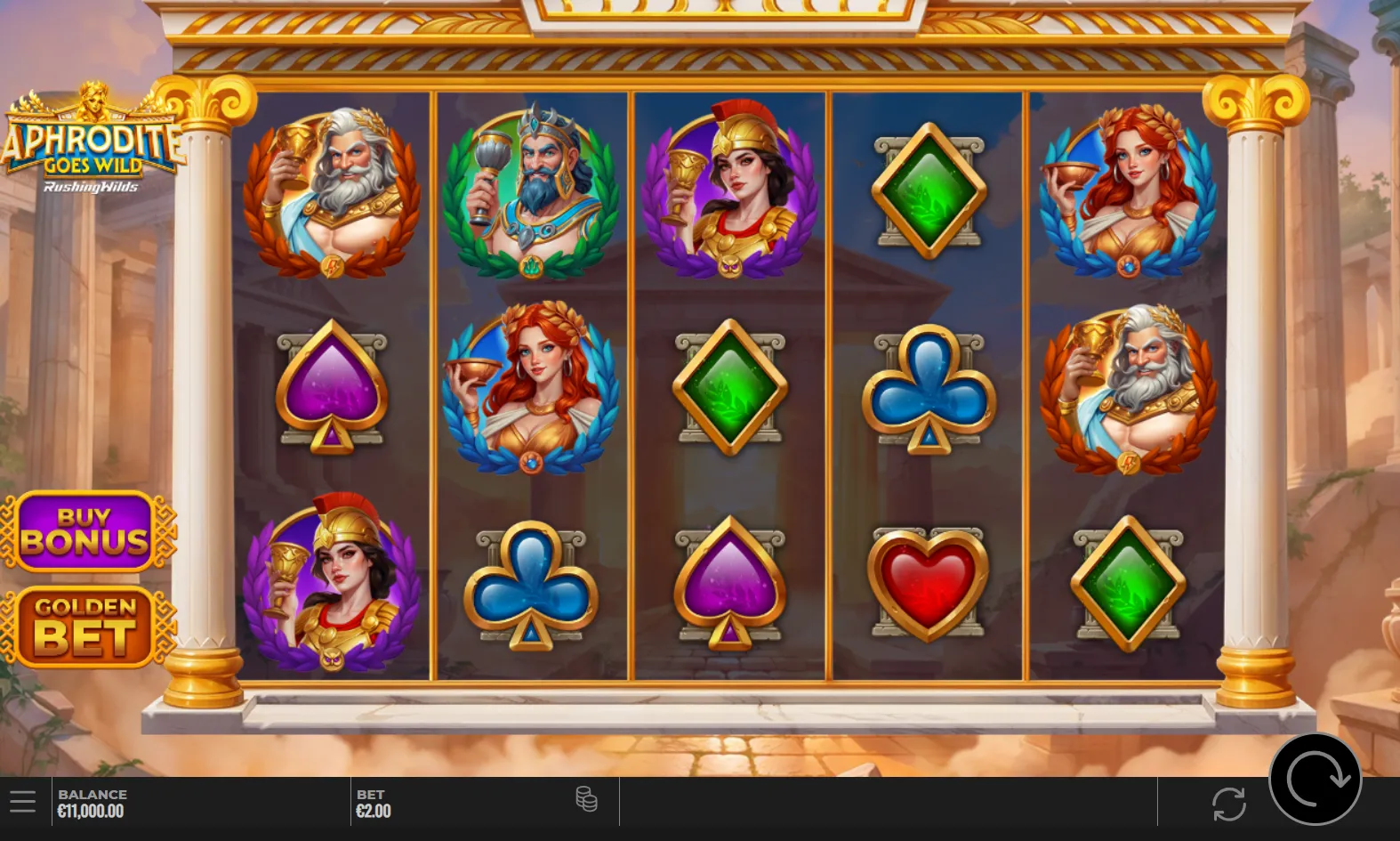
Task: Click the Aphrodite symbol on reel five
Action: 1127,189
